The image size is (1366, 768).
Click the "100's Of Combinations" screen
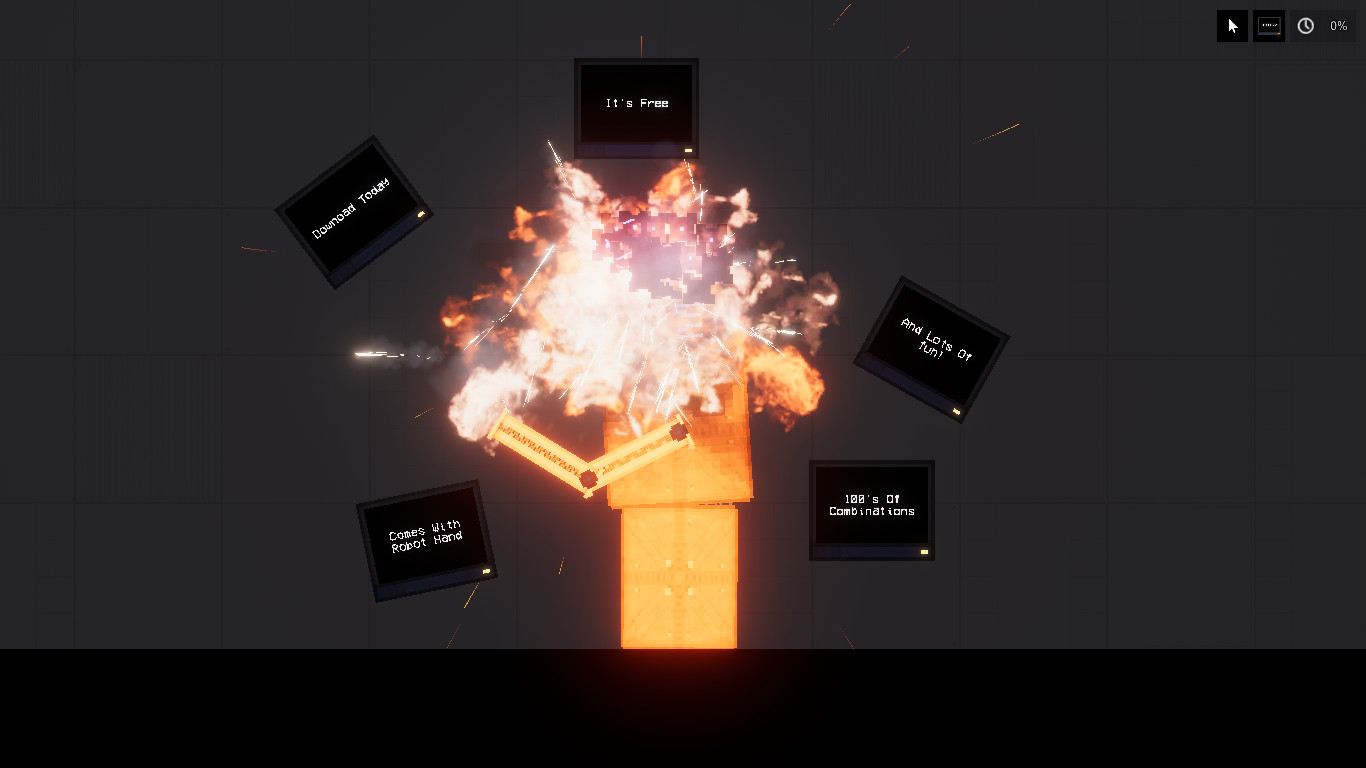tap(870, 508)
